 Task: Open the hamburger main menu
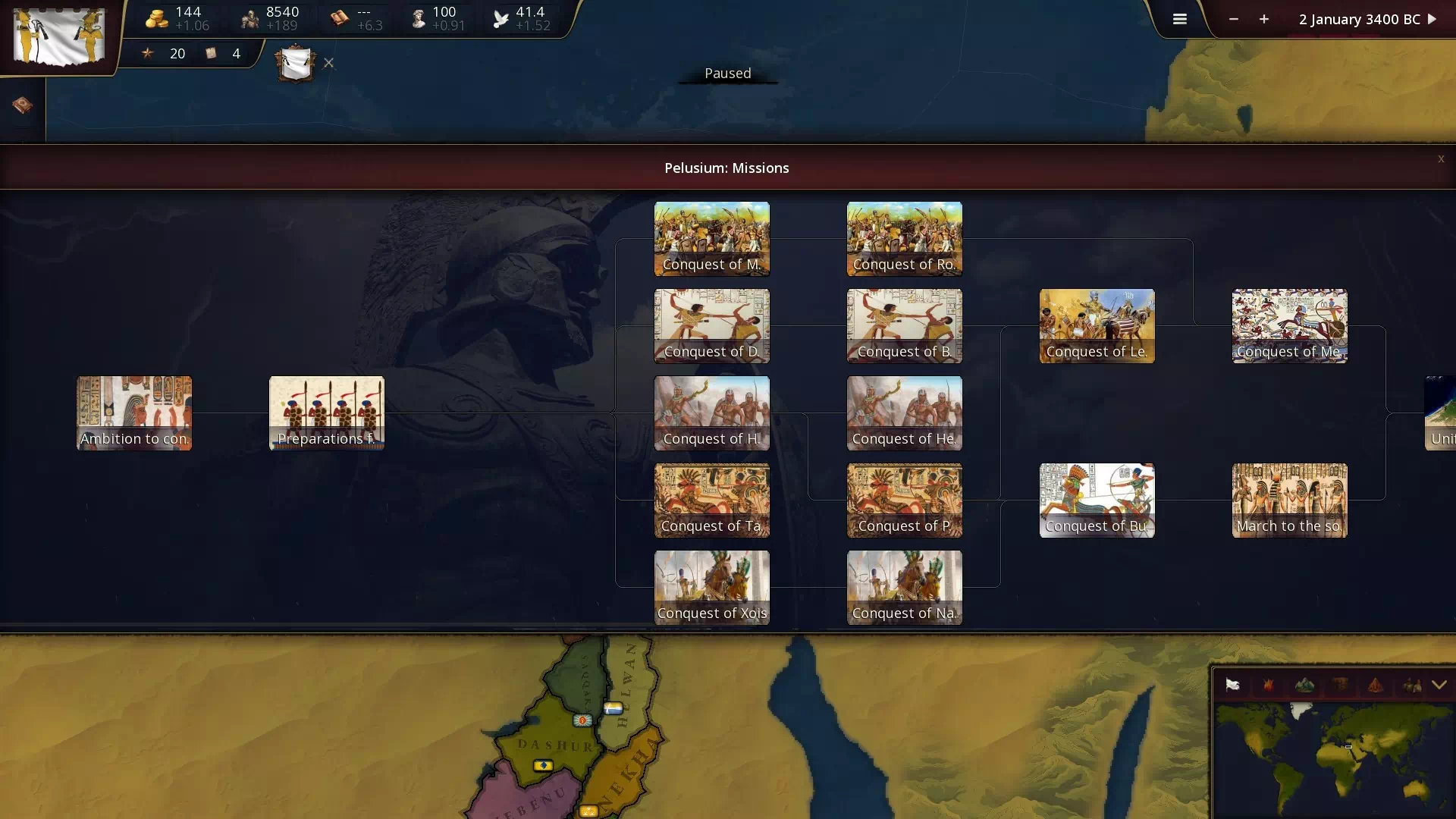coord(1179,20)
